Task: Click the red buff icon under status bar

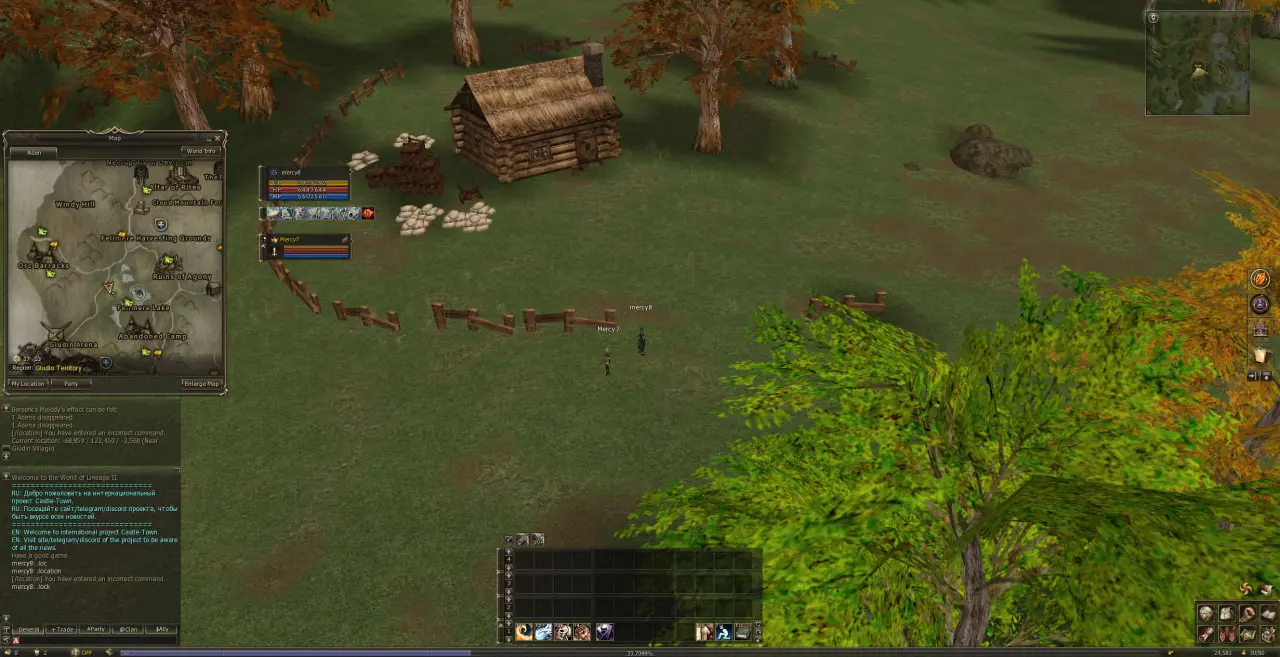Action: tap(368, 213)
